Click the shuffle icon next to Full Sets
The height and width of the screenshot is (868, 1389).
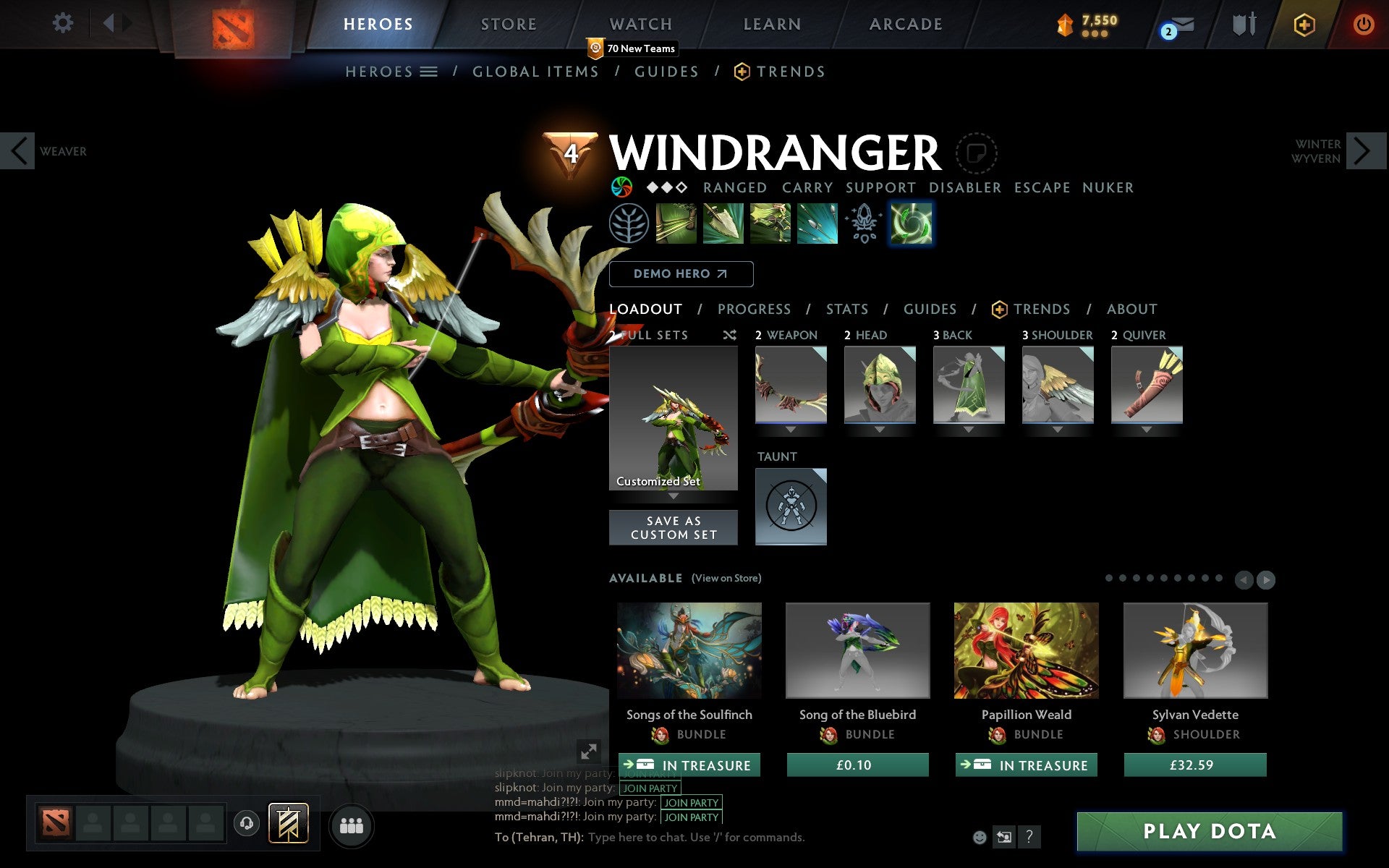coord(729,335)
